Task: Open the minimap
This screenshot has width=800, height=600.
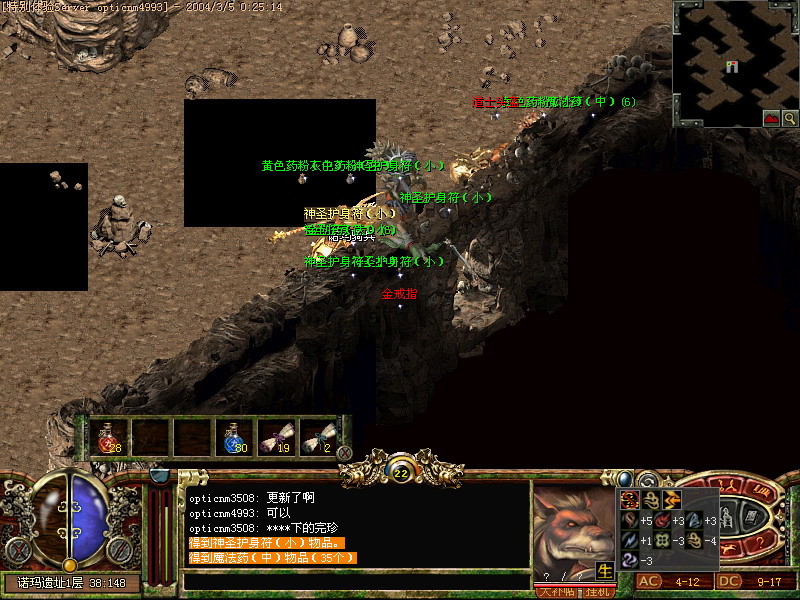Action: (x=734, y=60)
